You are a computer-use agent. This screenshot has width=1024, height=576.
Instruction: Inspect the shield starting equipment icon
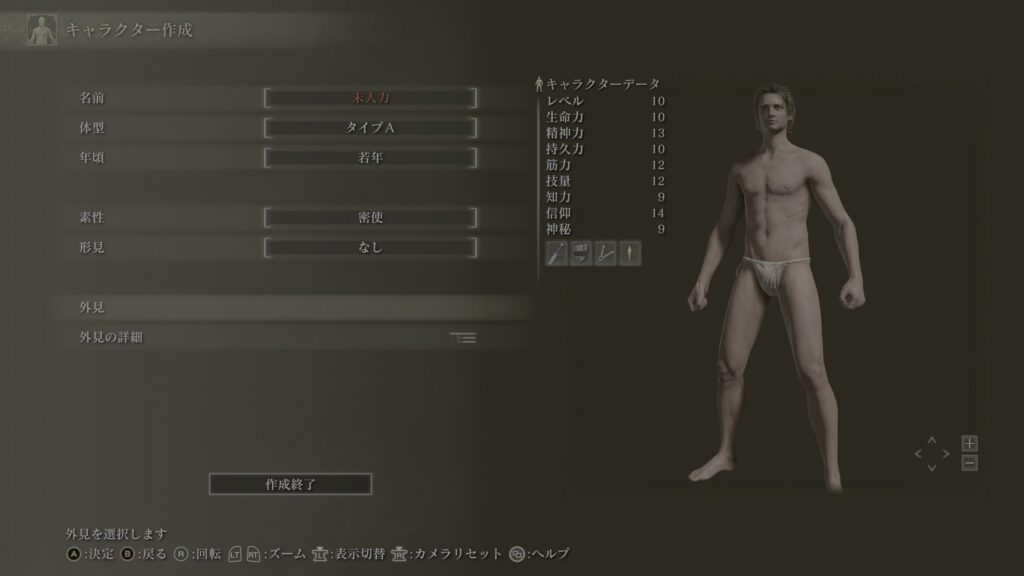581,253
